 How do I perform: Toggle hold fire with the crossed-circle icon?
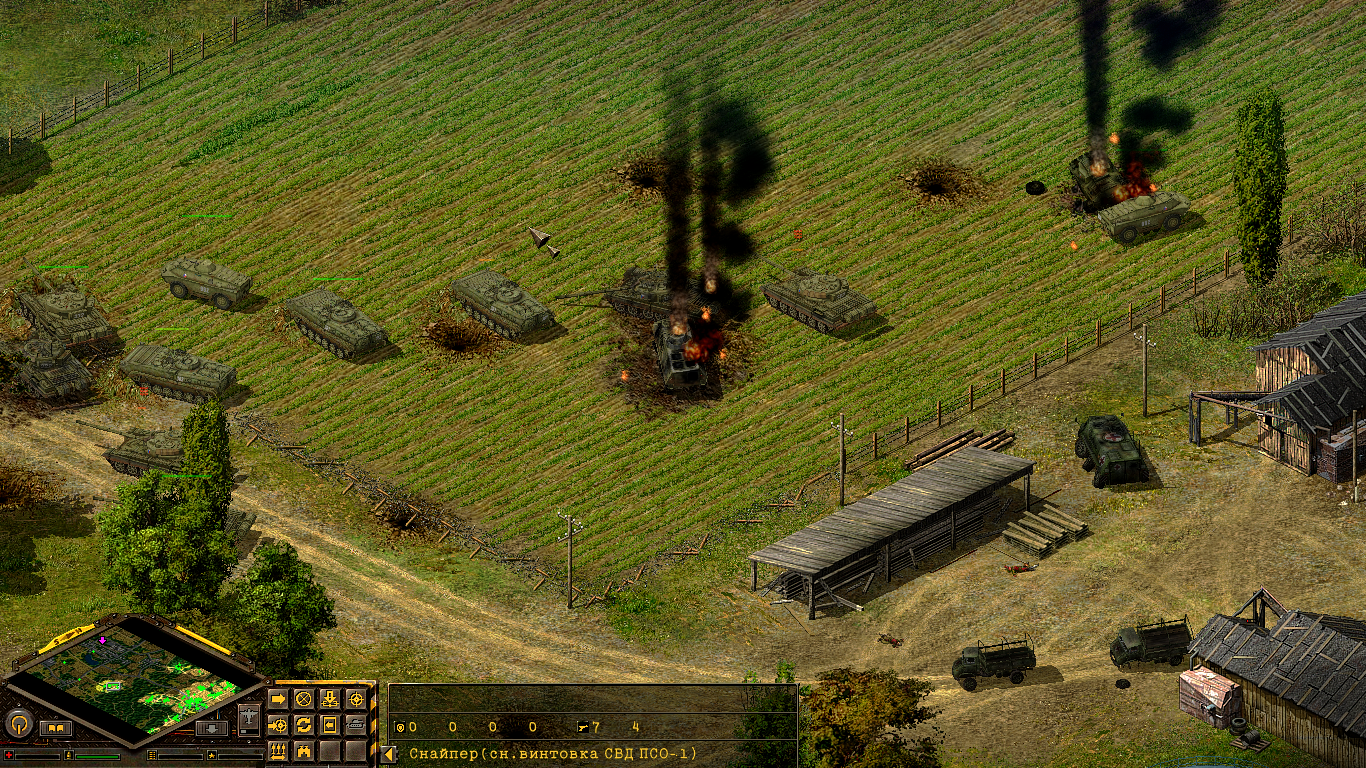(x=304, y=697)
